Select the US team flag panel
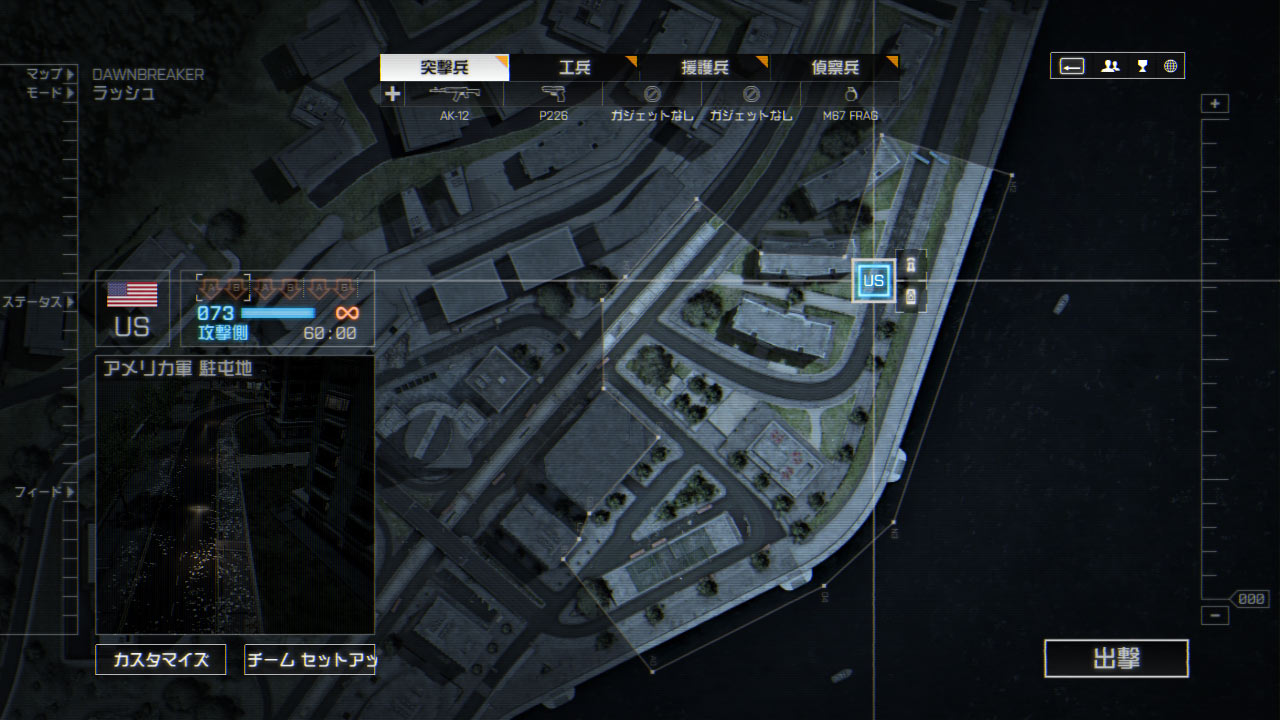Screen dimensions: 1280x720 pos(132,309)
